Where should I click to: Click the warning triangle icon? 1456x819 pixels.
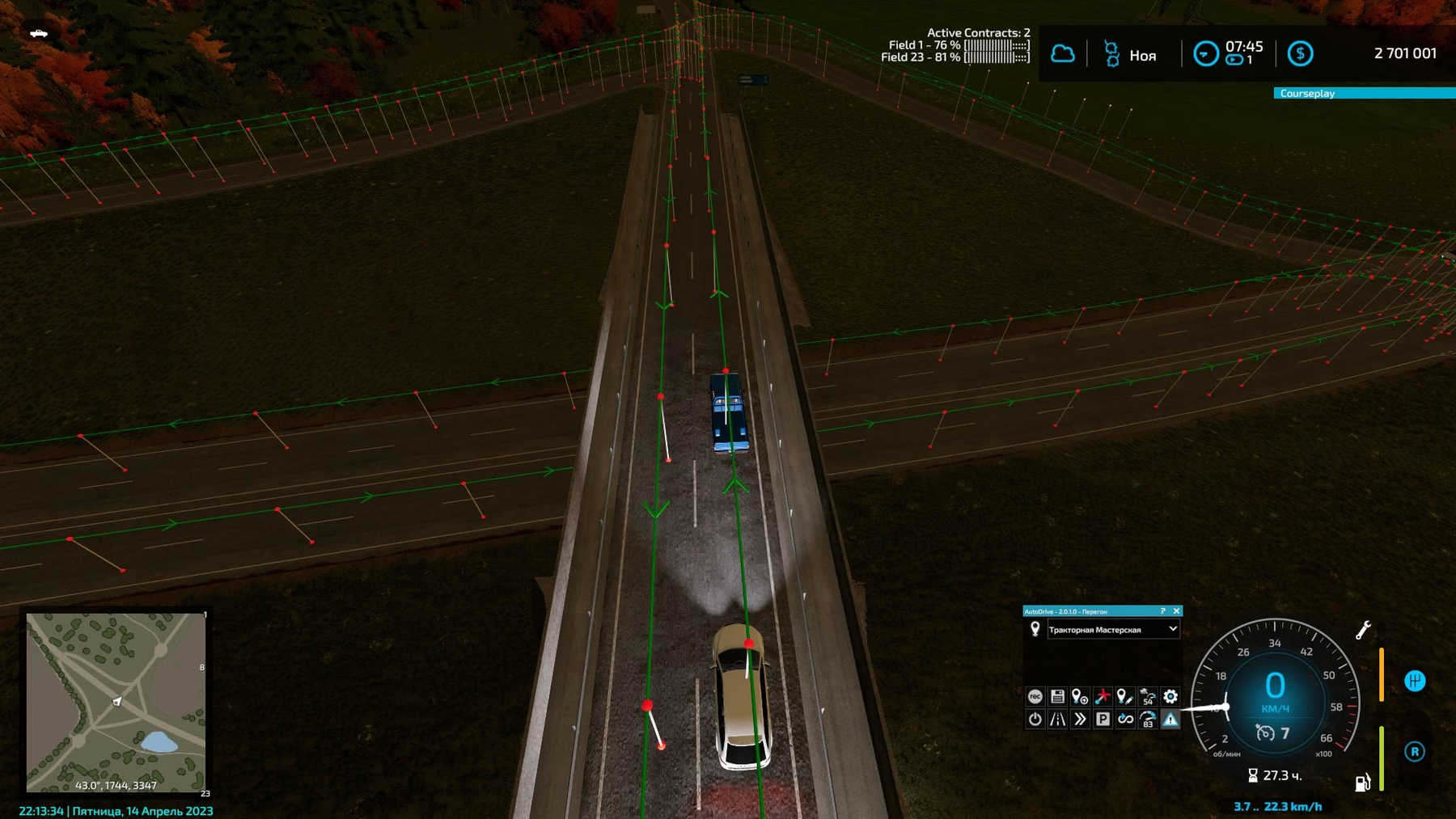tap(1170, 719)
